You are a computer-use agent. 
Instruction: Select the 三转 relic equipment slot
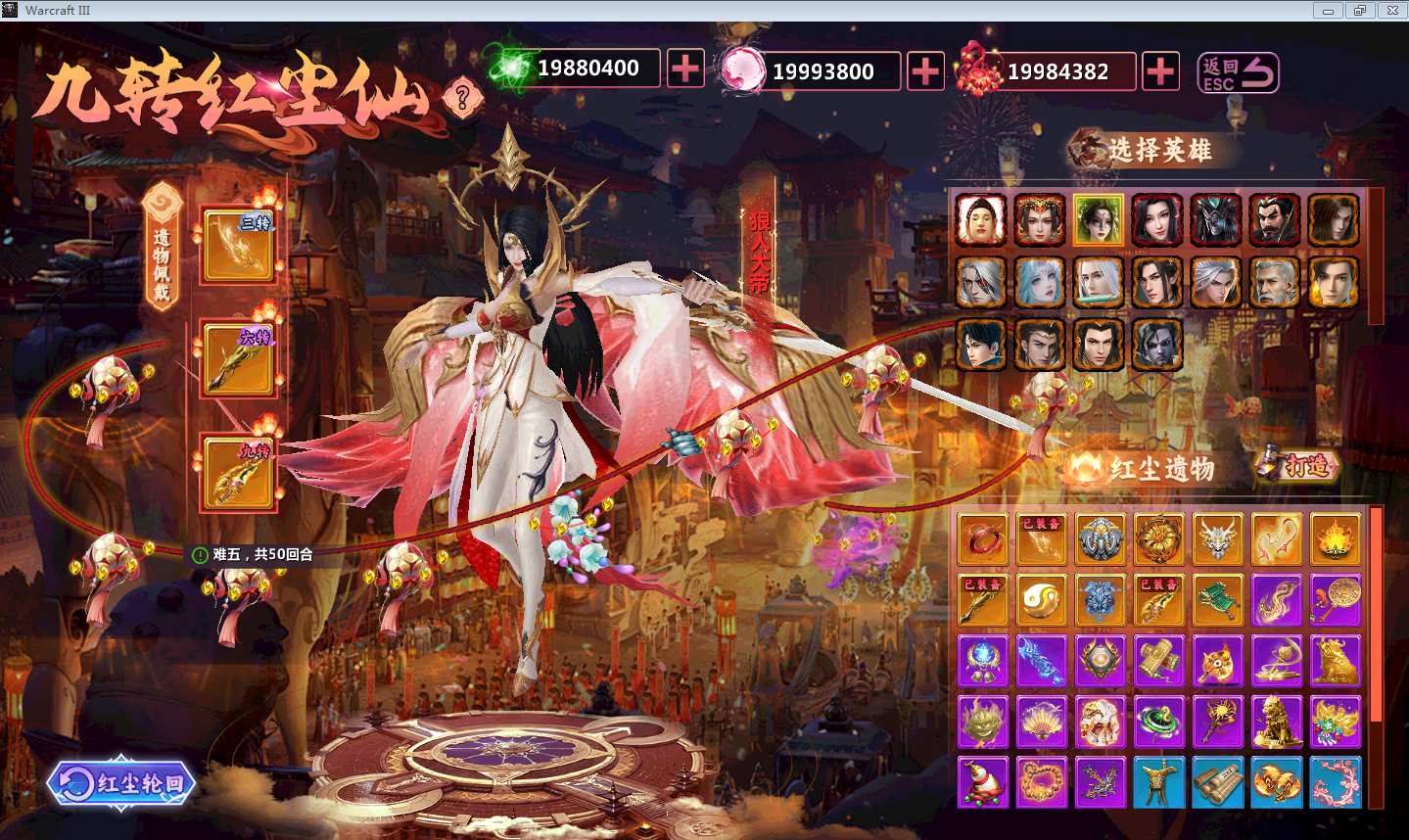(x=238, y=245)
